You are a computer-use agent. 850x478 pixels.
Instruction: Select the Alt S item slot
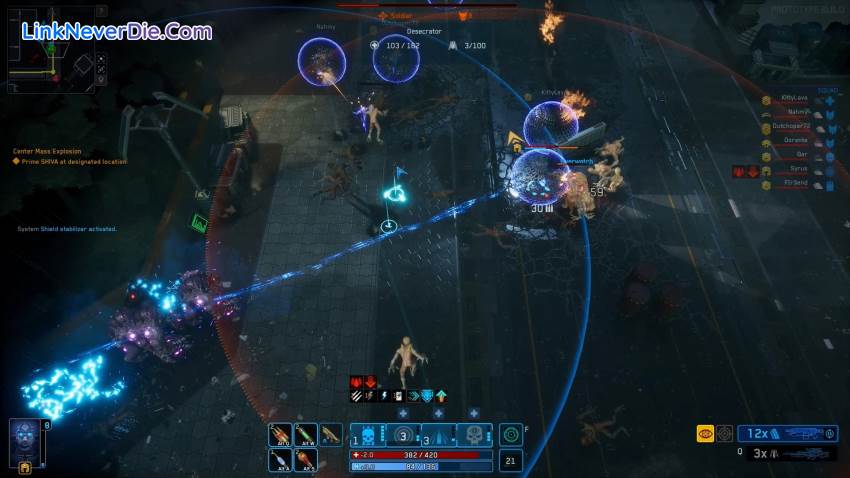pyautogui.click(x=306, y=460)
